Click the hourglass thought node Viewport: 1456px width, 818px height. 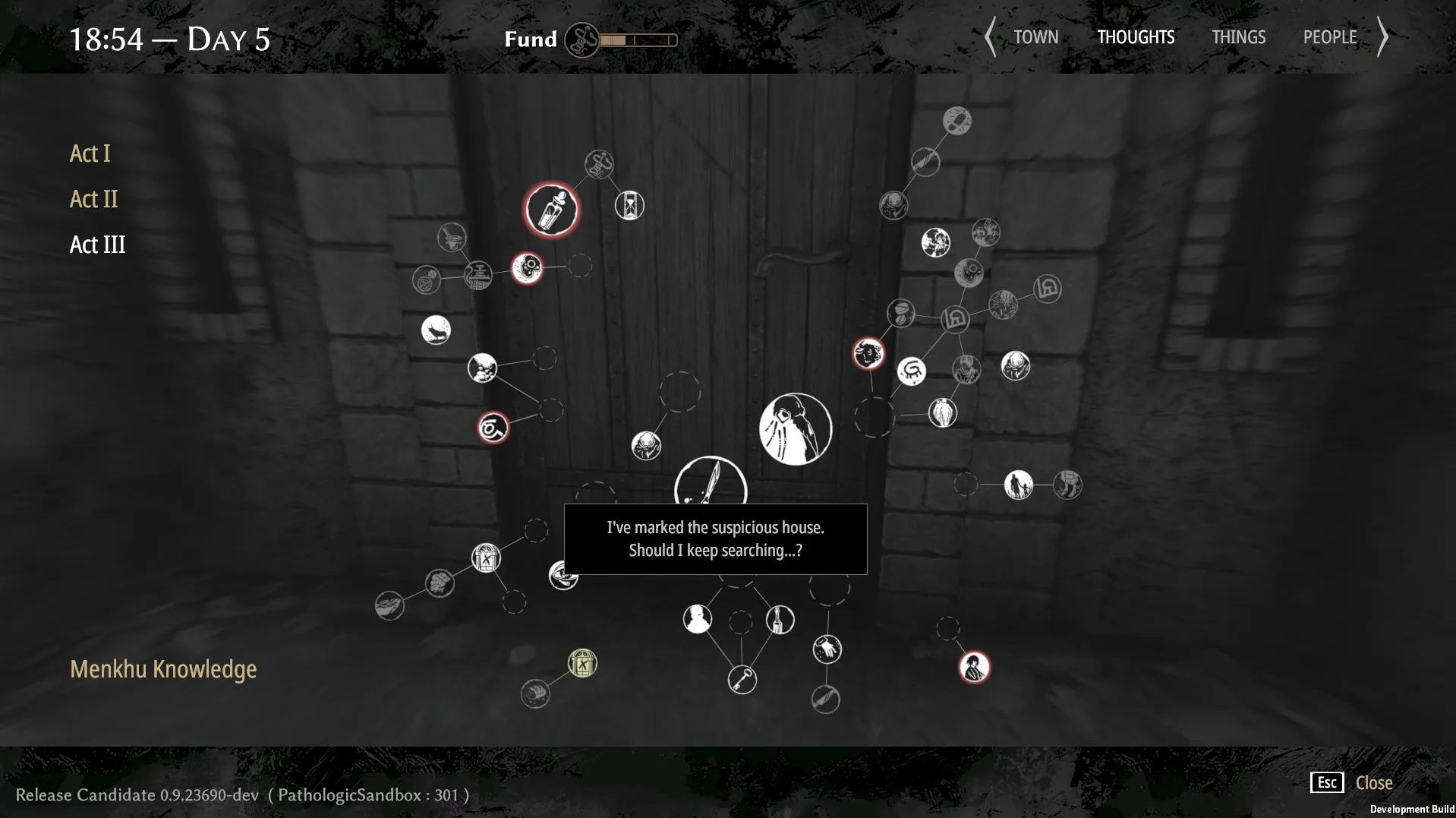(629, 205)
